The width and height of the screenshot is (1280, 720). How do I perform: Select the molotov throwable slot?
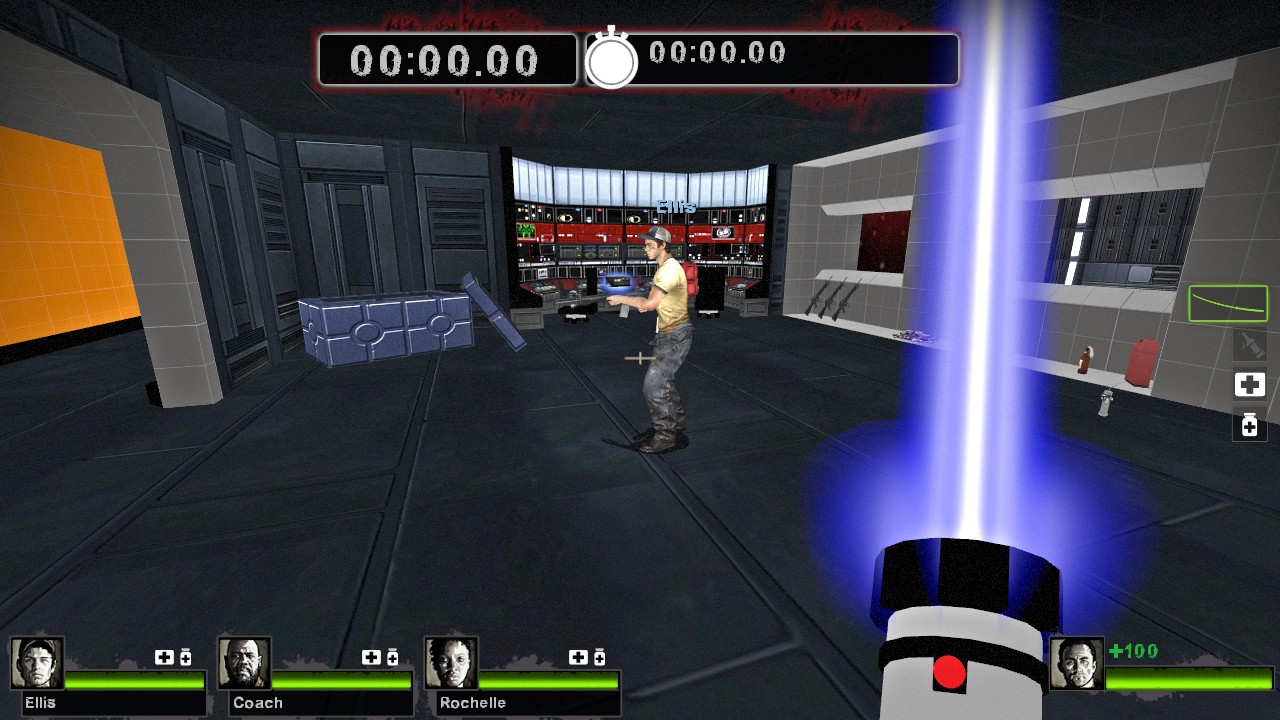1249,345
